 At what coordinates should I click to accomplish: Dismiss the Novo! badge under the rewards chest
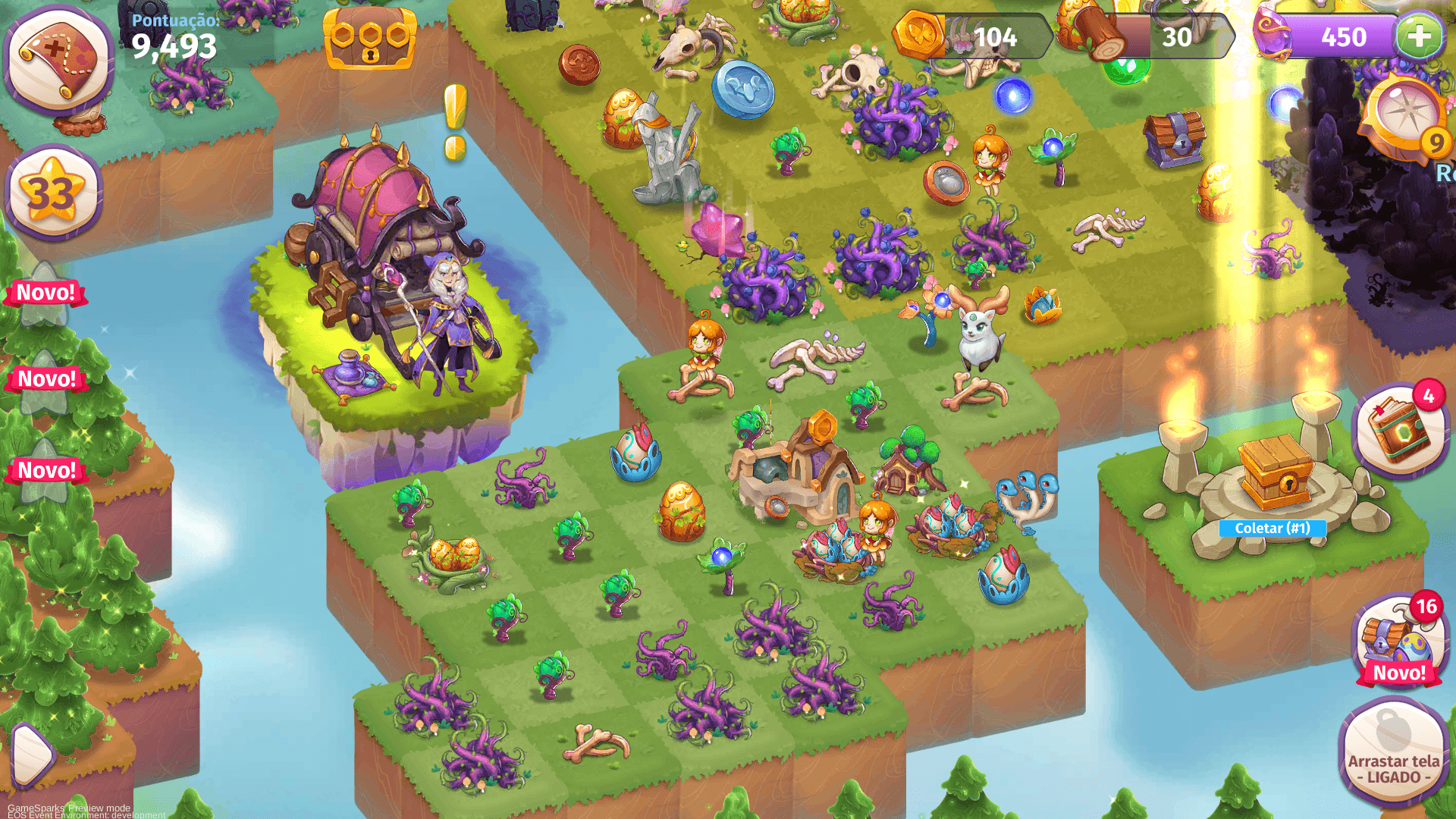pyautogui.click(x=1401, y=673)
